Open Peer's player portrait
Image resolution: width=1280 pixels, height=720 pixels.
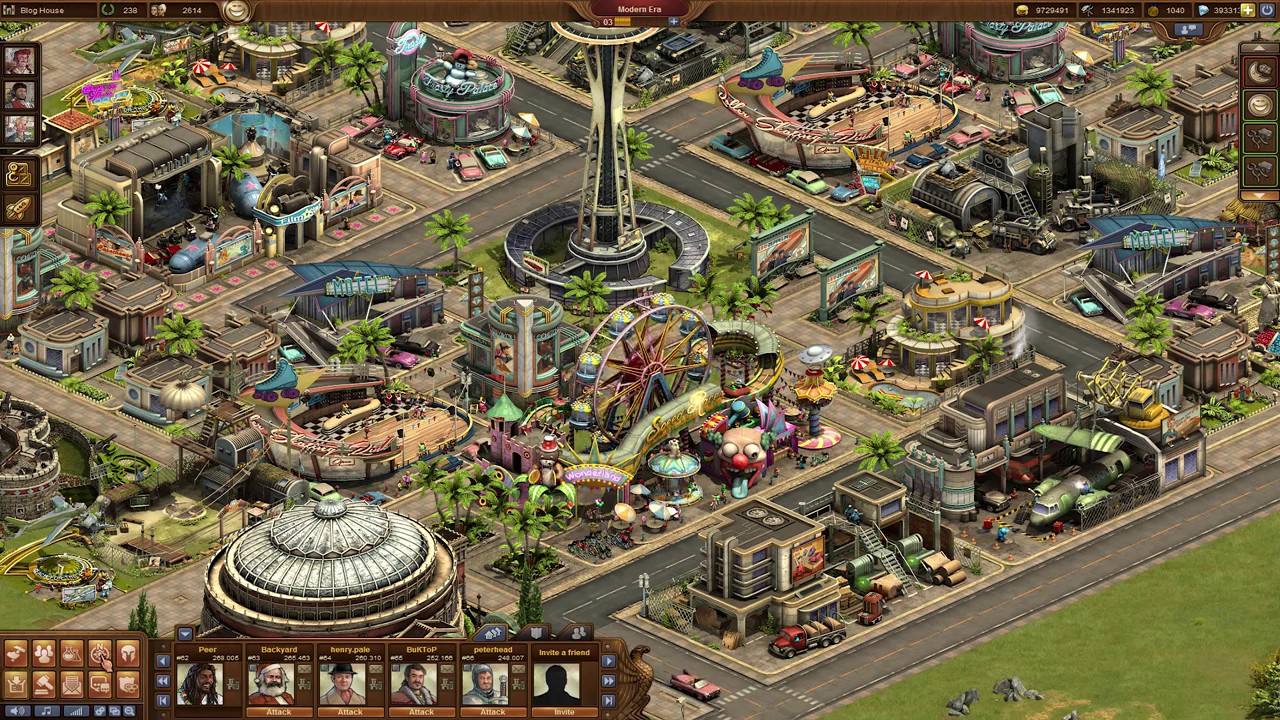[199, 684]
